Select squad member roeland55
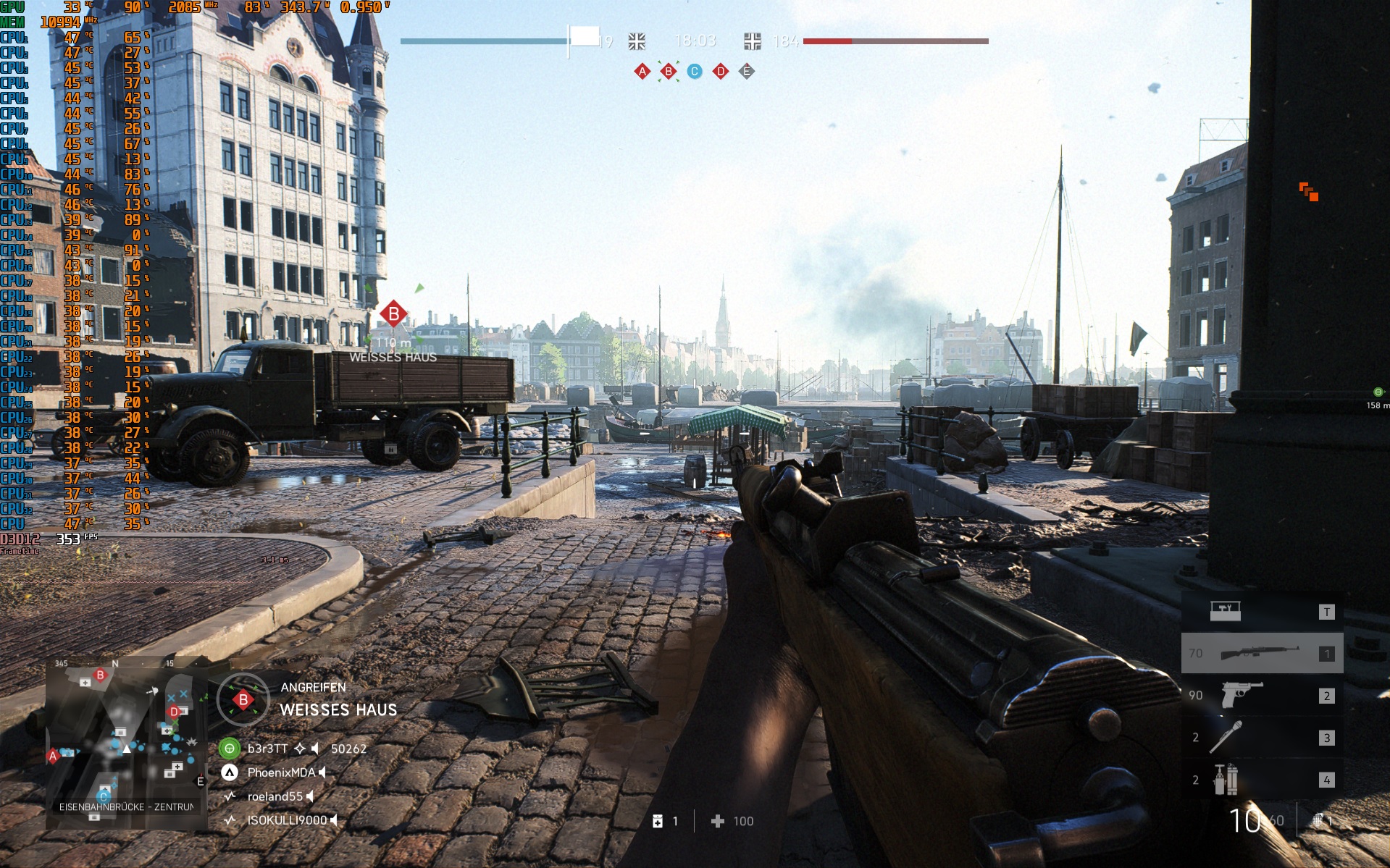 click(275, 796)
